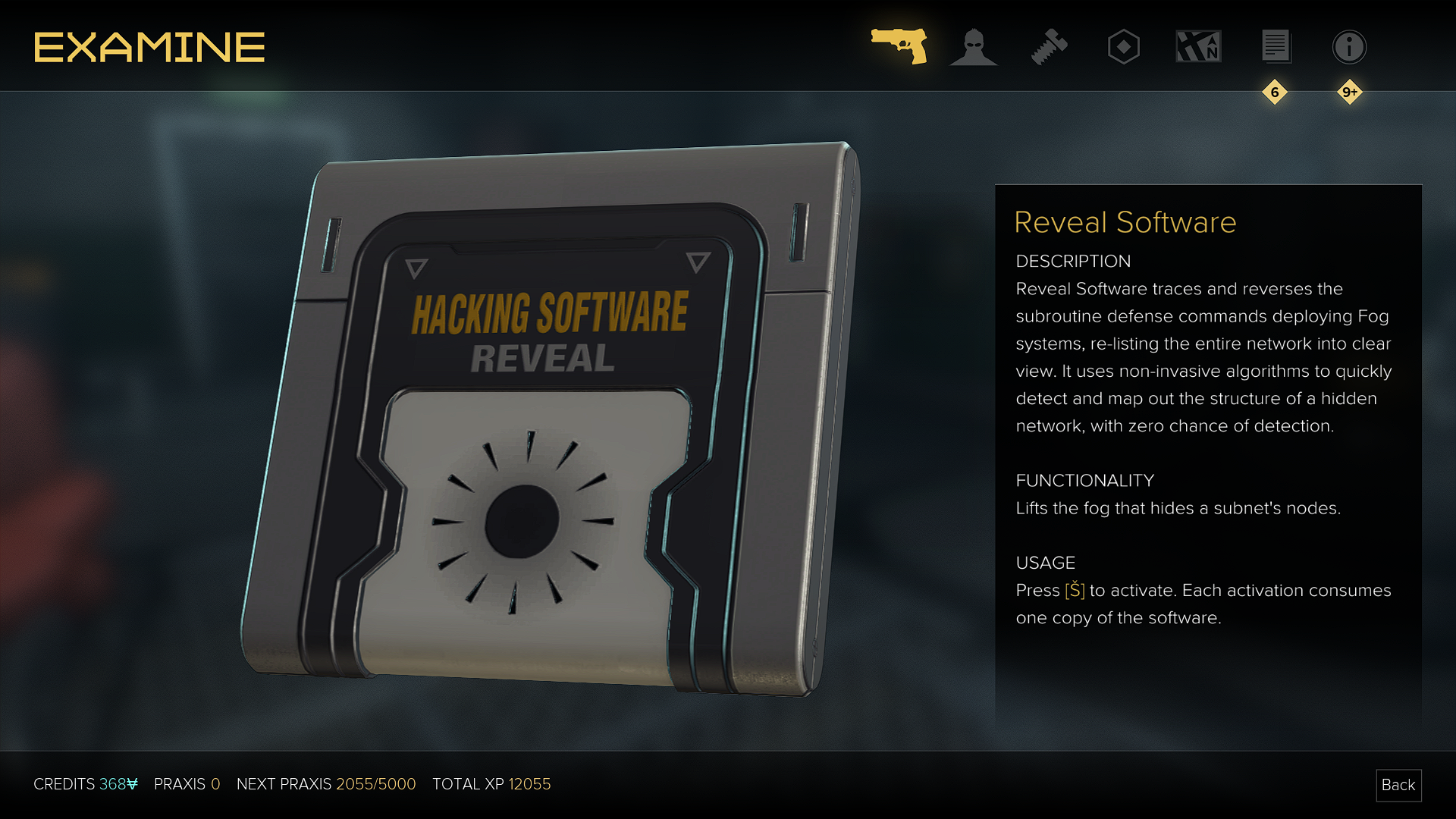Switch to the hooded figure augmentations tab
Image resolution: width=1456 pixels, height=819 pixels.
tap(974, 47)
